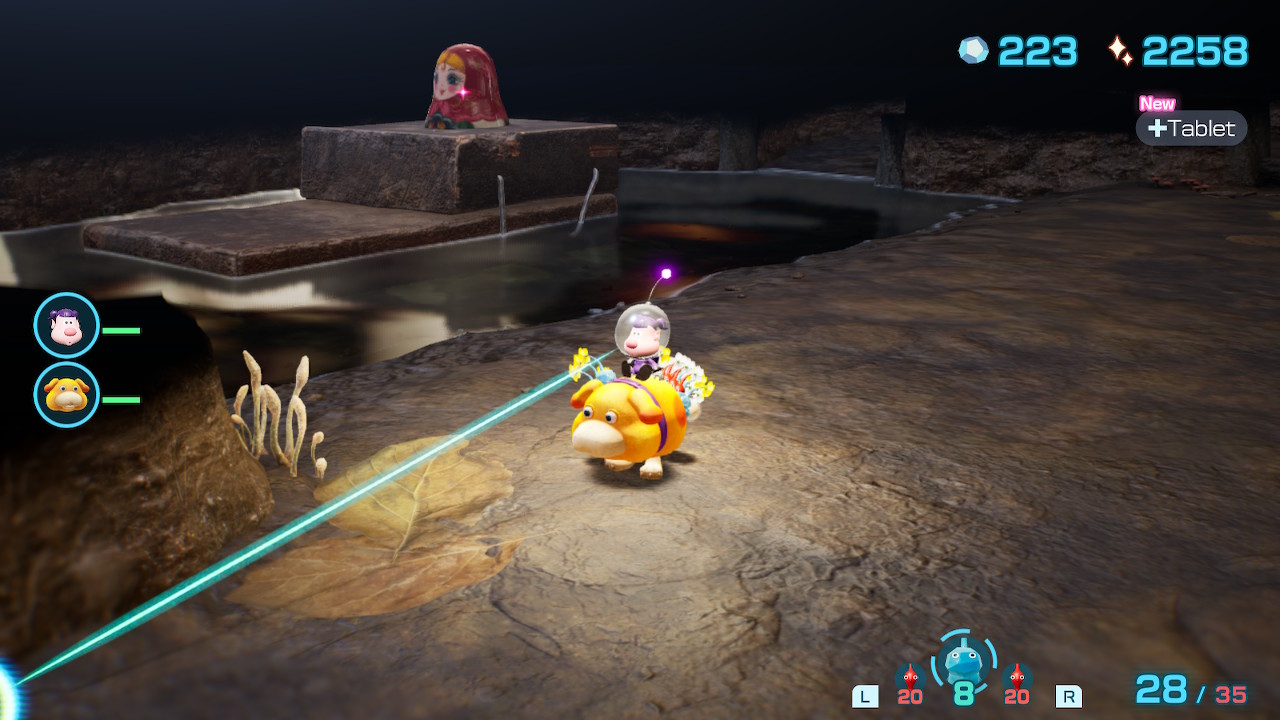Click the captain's portrait icon
The width and height of the screenshot is (1280, 720).
point(66,325)
